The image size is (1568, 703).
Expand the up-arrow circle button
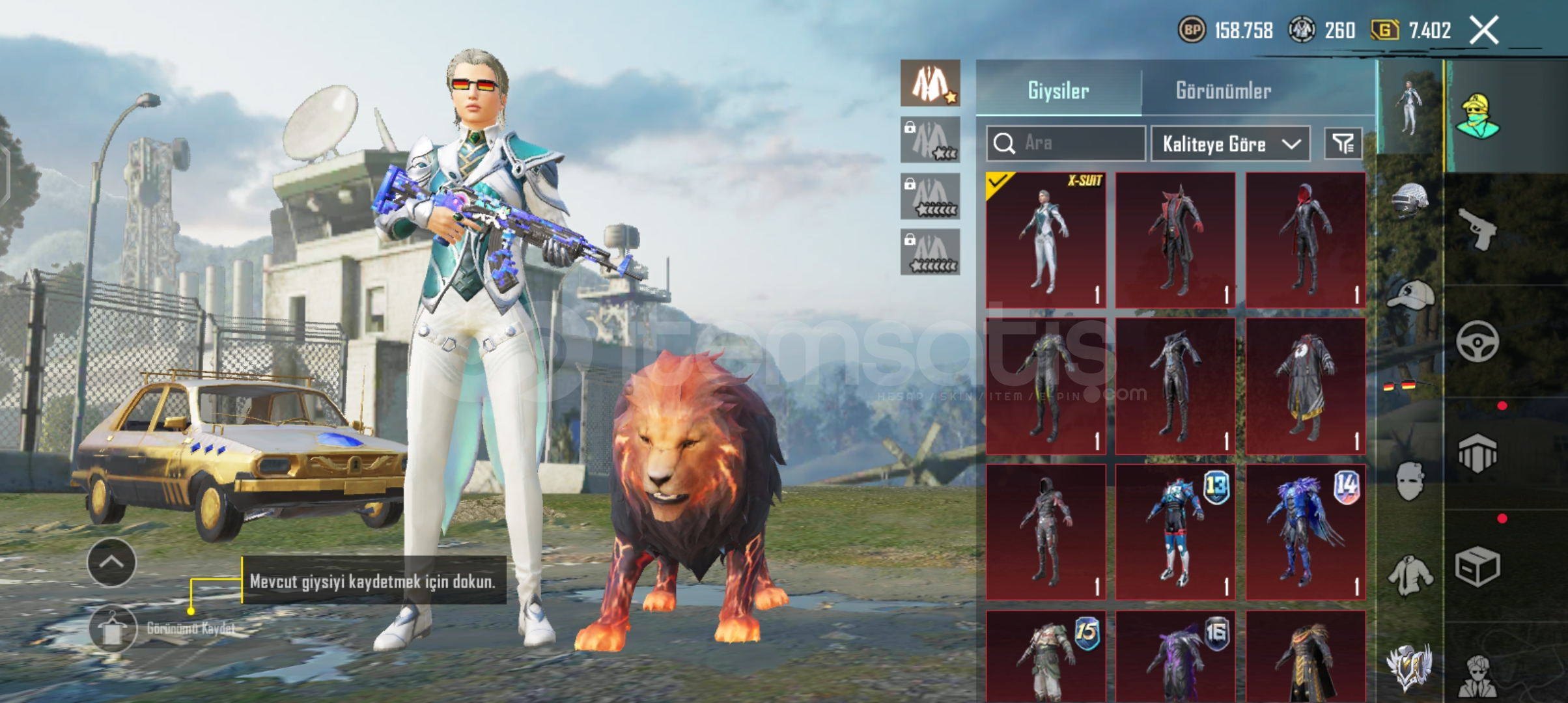click(x=111, y=562)
